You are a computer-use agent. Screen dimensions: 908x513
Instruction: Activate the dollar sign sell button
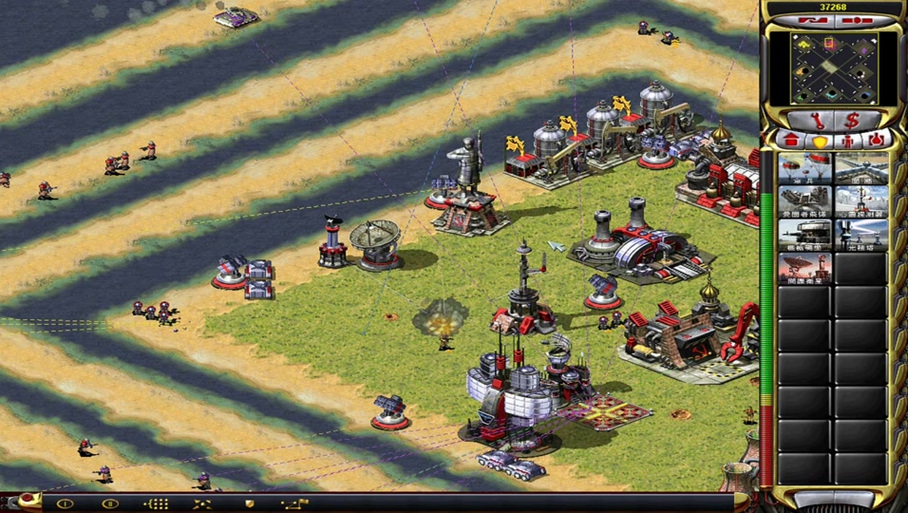(852, 120)
